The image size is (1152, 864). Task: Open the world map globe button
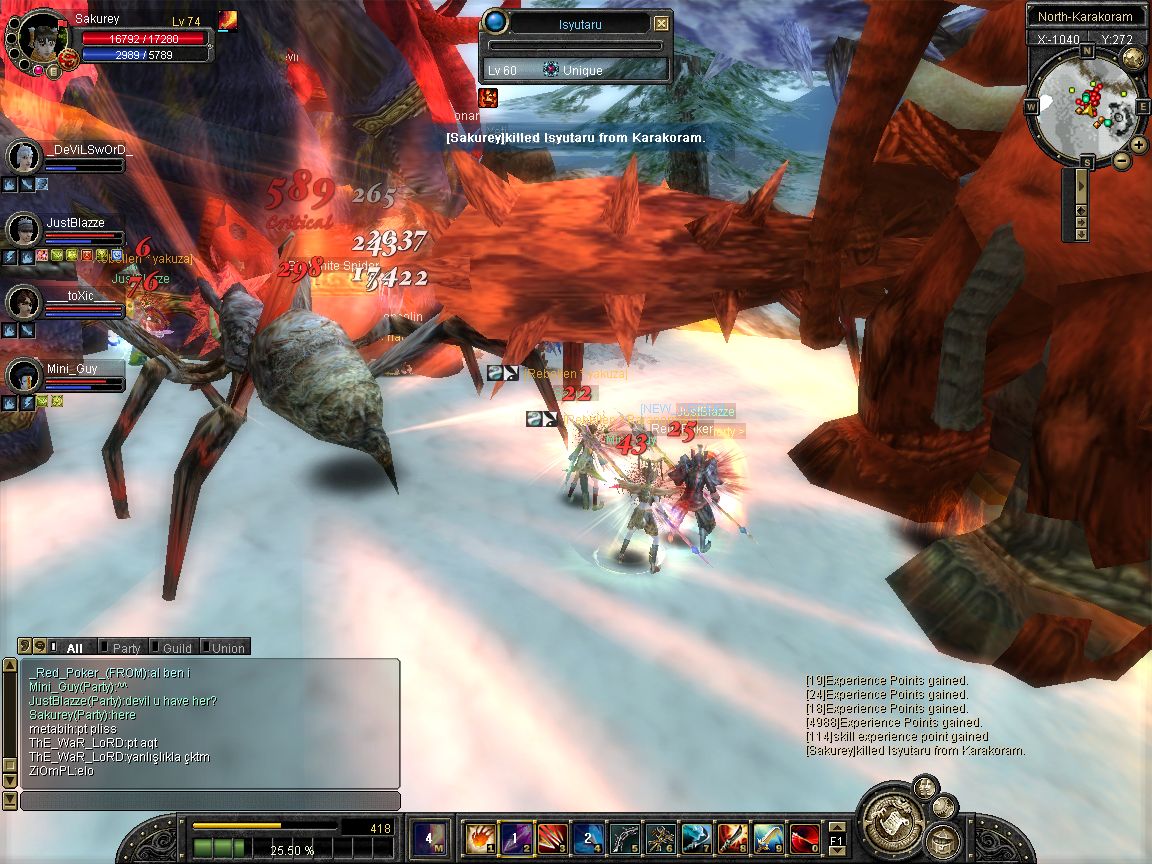(1133, 58)
